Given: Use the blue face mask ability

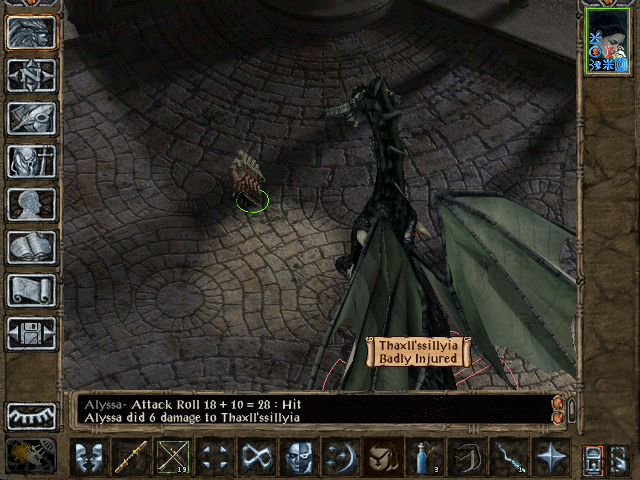Looking at the screenshot, I should [298, 457].
